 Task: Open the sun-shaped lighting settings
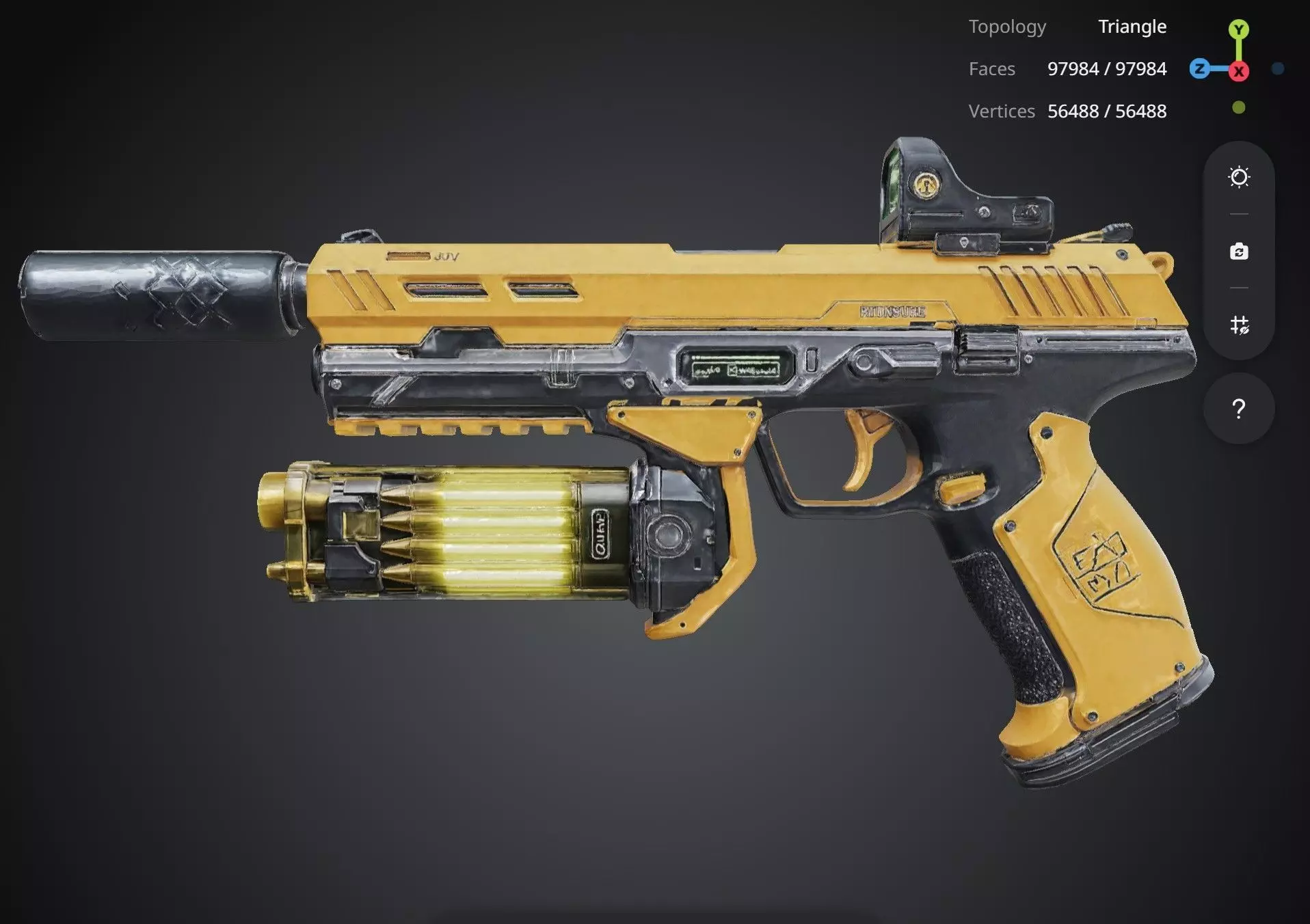(x=1239, y=178)
